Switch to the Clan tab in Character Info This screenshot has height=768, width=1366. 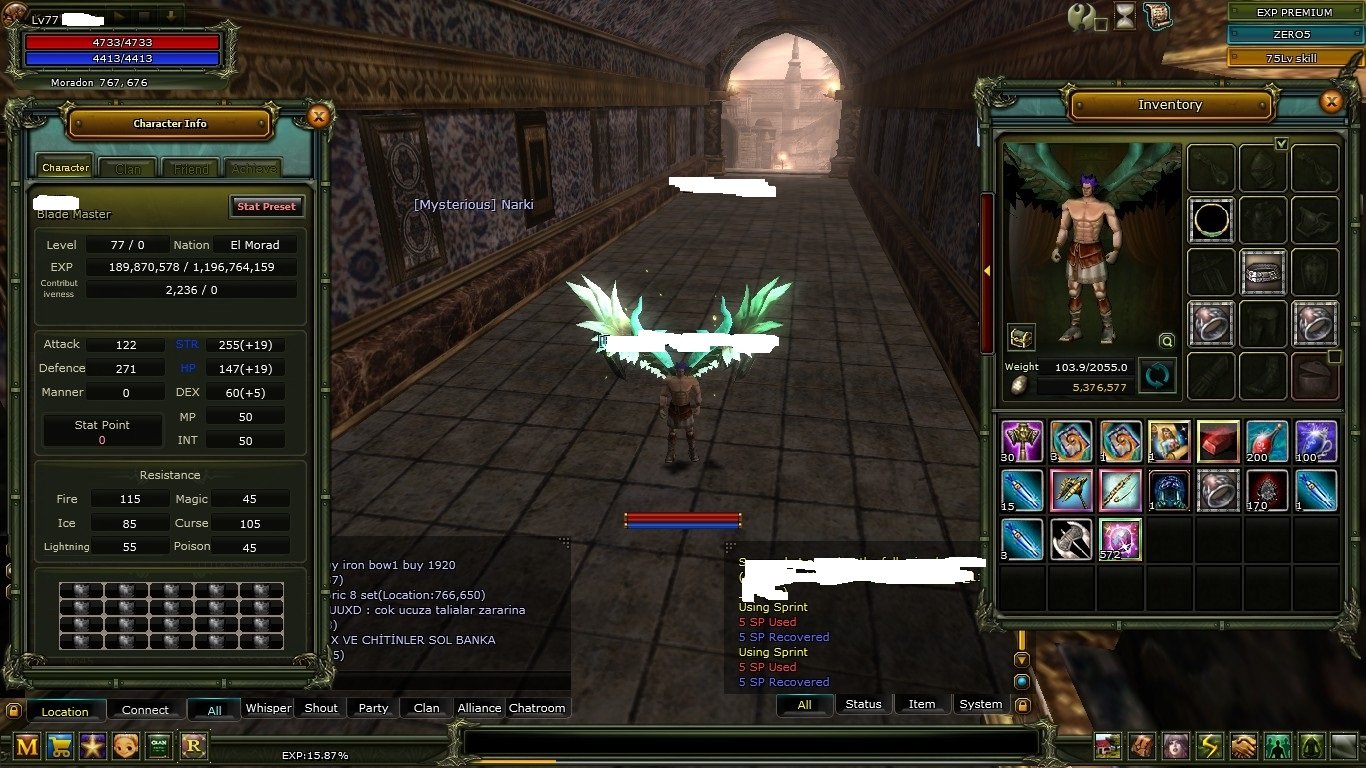pyautogui.click(x=127, y=167)
